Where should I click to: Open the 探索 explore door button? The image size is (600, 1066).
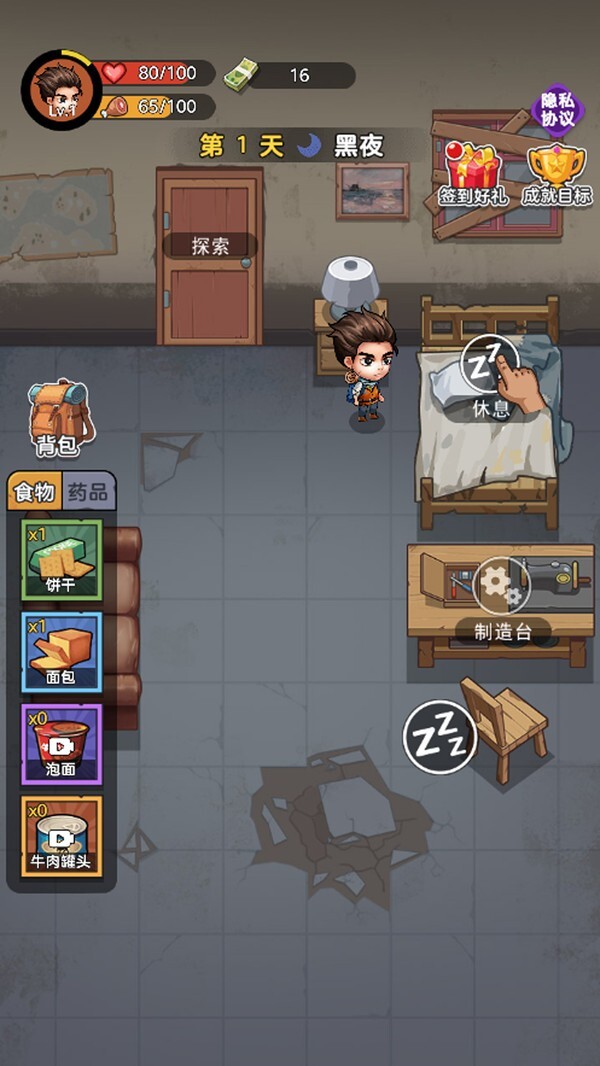pyautogui.click(x=209, y=246)
